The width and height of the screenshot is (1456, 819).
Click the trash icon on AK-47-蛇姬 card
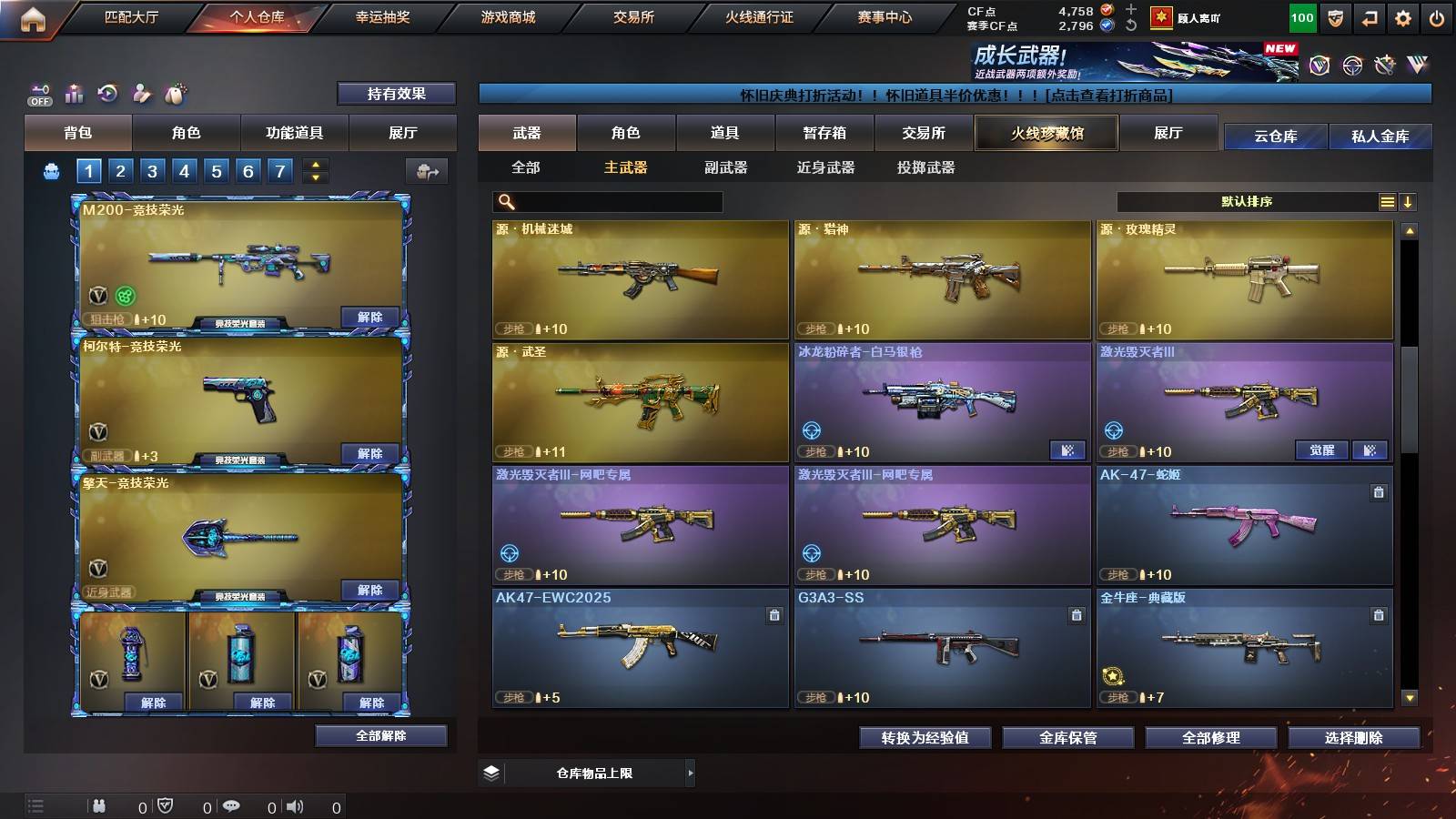pyautogui.click(x=1377, y=491)
